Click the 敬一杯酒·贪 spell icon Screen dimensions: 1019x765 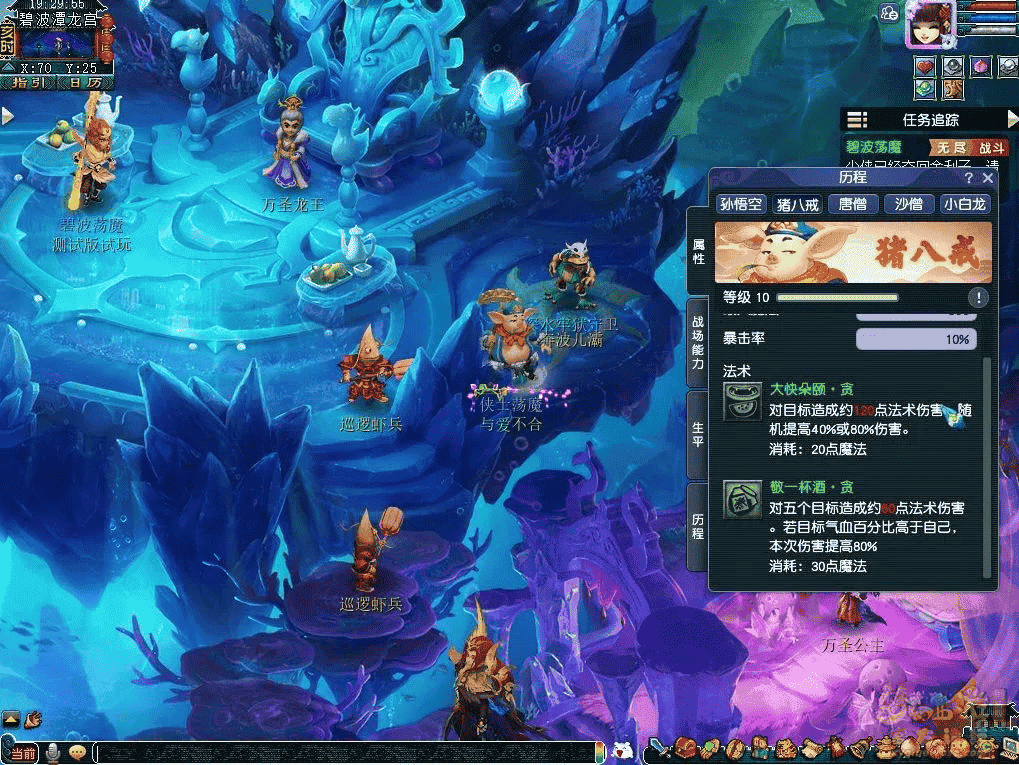point(742,499)
